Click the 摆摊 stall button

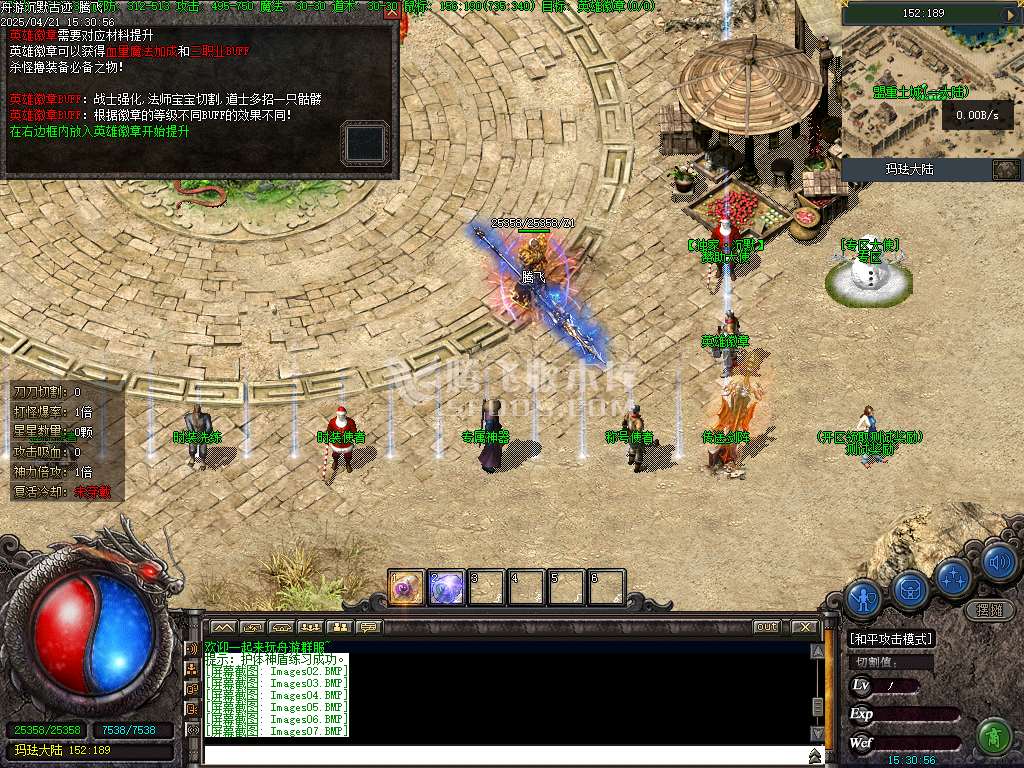pyautogui.click(x=988, y=609)
